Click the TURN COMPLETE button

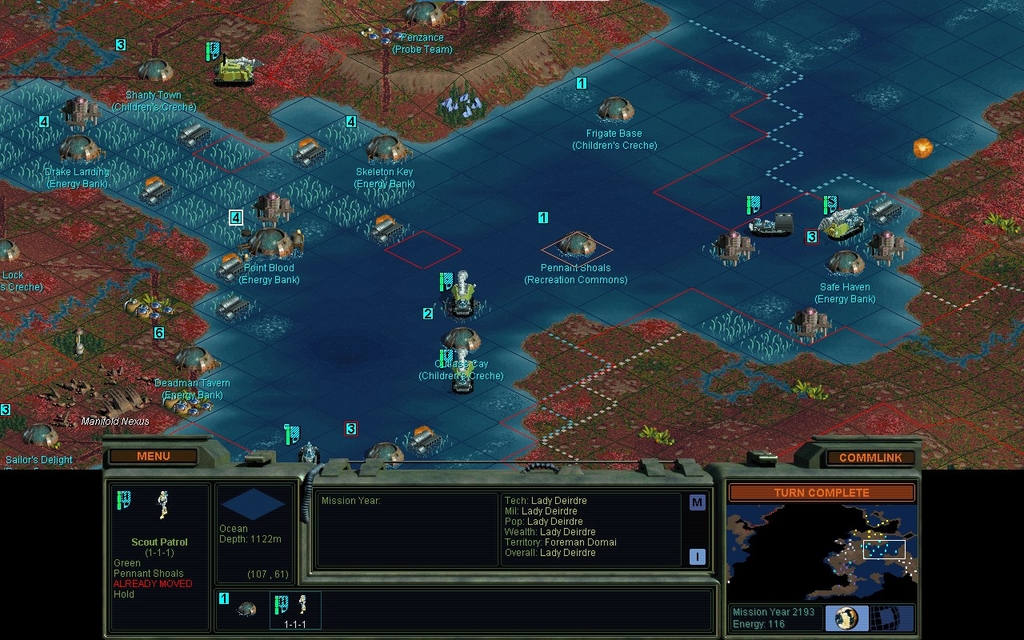pos(821,492)
